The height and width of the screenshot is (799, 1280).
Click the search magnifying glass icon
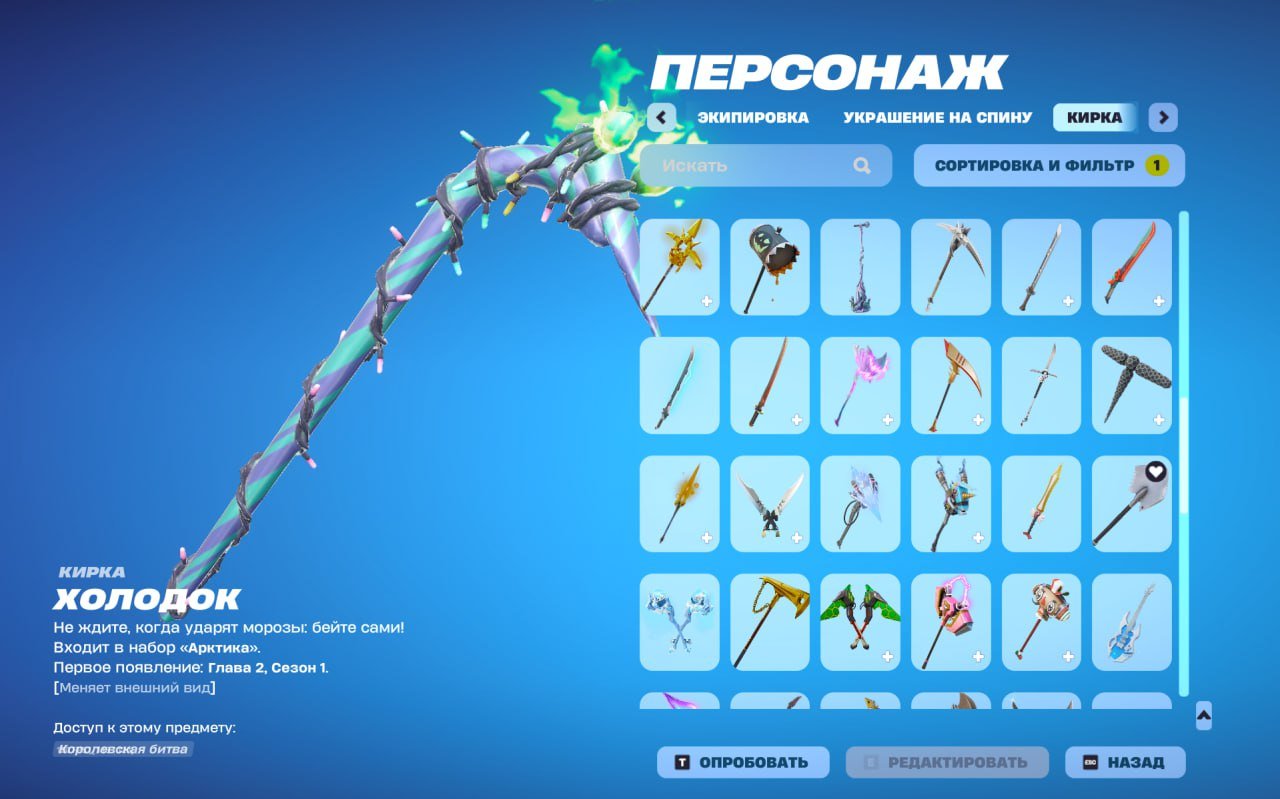(x=860, y=165)
